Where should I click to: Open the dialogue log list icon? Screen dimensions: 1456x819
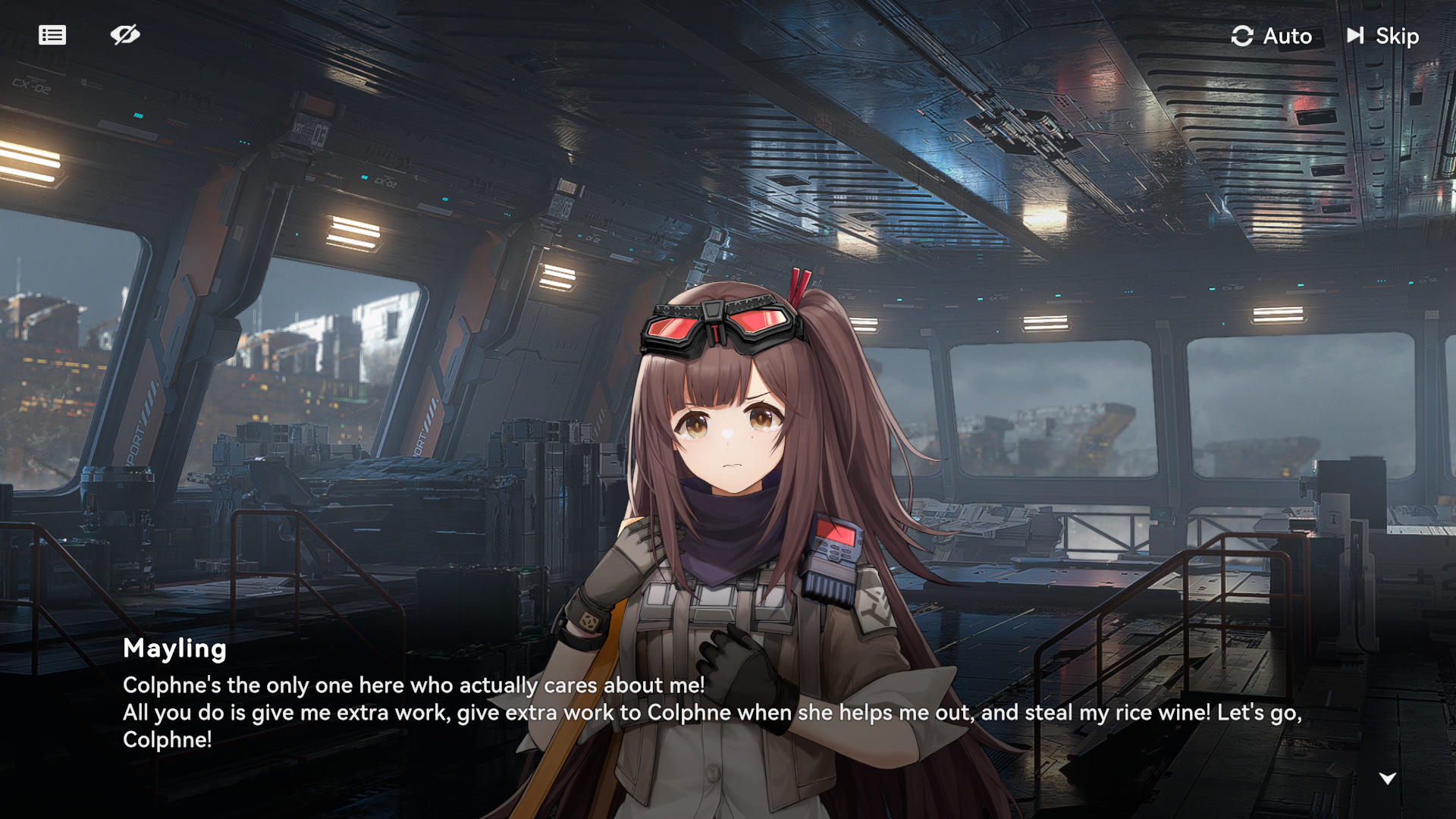click(x=52, y=35)
